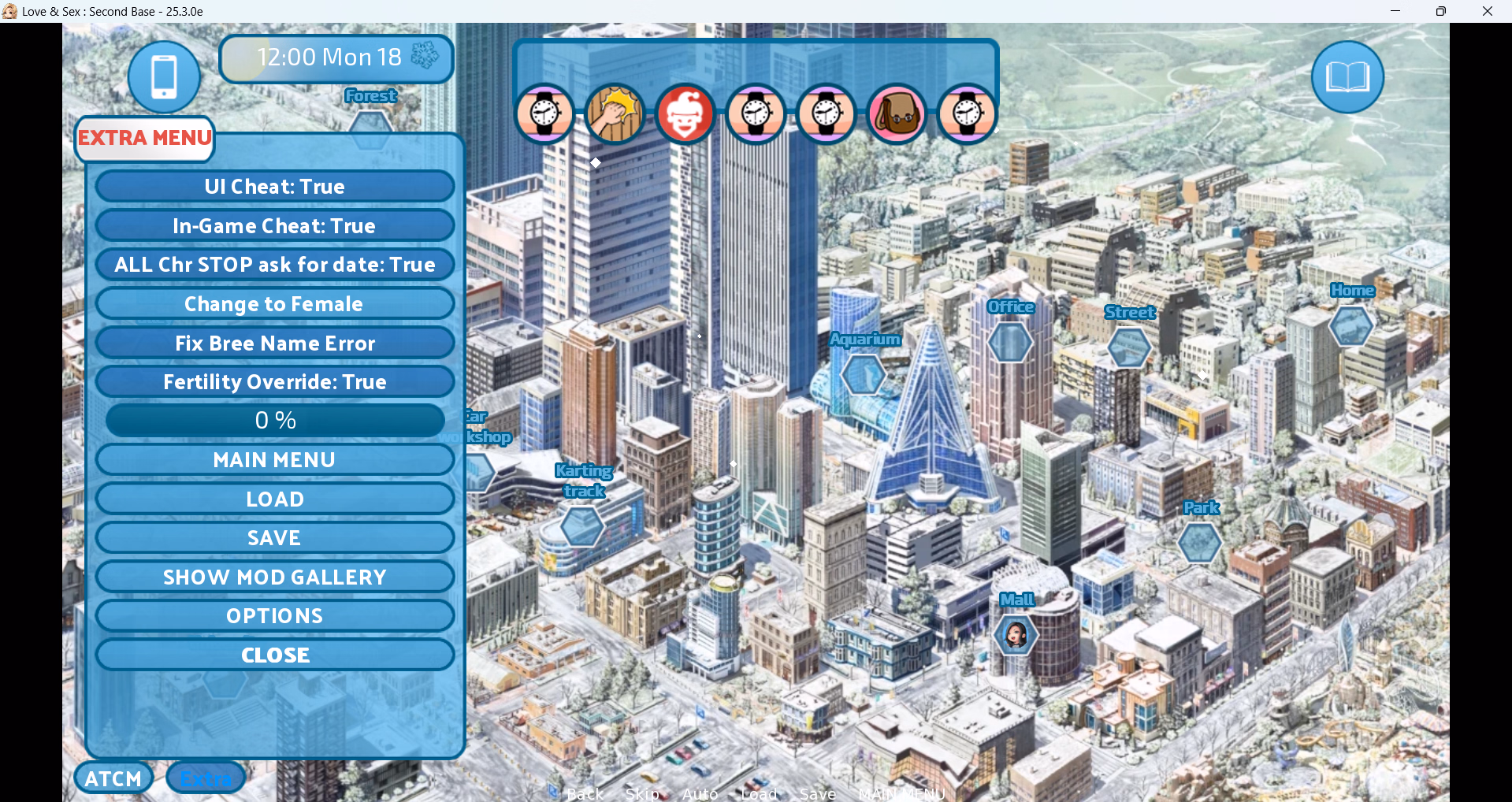
Task: Click the clapping hands action icon
Action: coord(615,114)
